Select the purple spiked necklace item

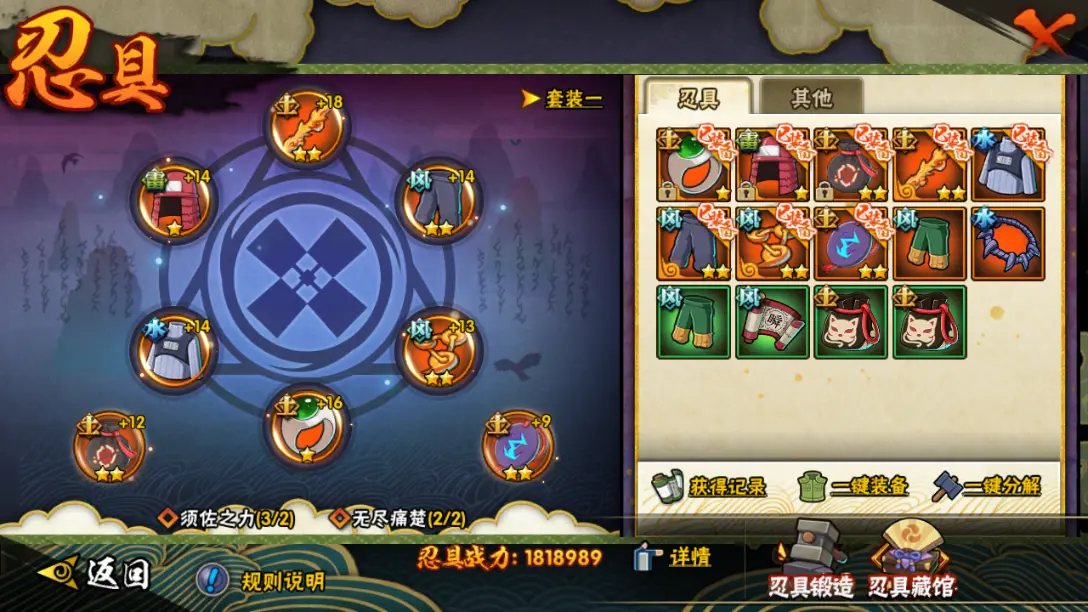[x=1007, y=243]
